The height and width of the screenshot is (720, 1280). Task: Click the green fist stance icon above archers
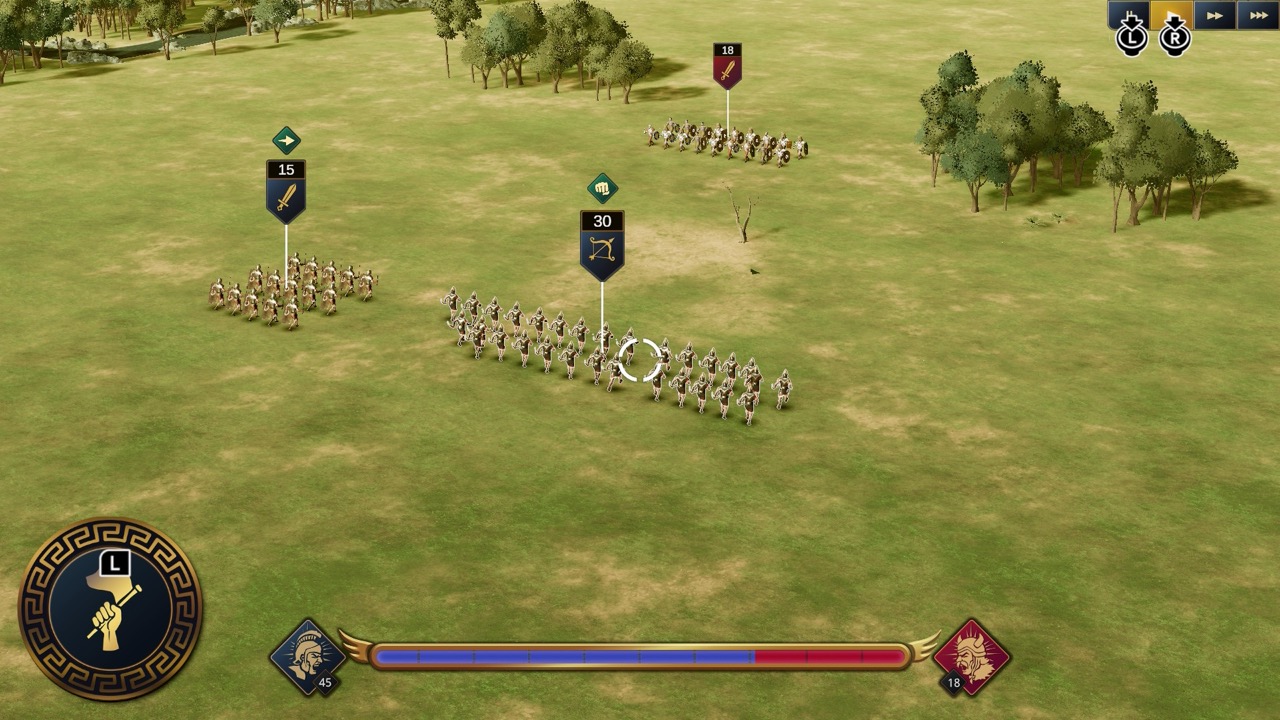pos(602,188)
